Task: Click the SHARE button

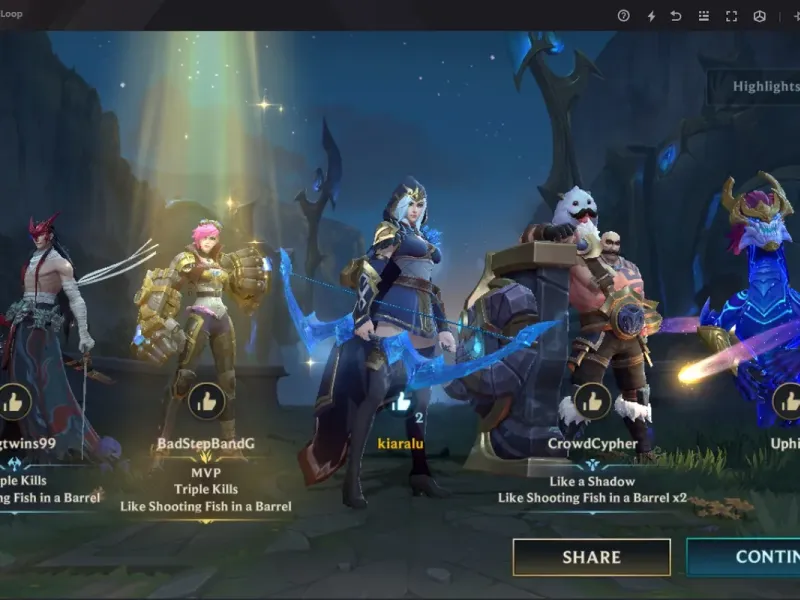Action: 591,557
